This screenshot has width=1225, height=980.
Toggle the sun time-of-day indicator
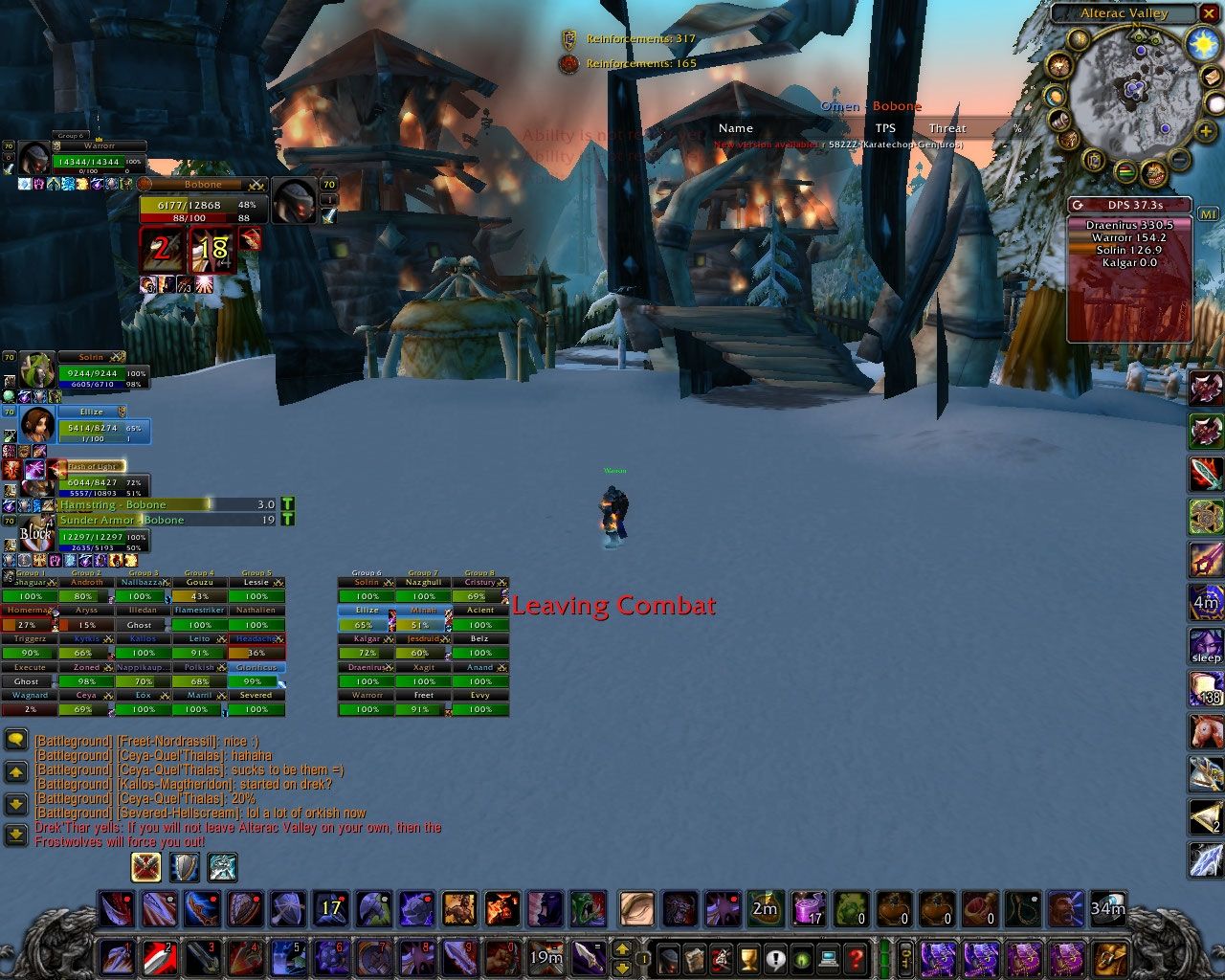tap(1202, 44)
